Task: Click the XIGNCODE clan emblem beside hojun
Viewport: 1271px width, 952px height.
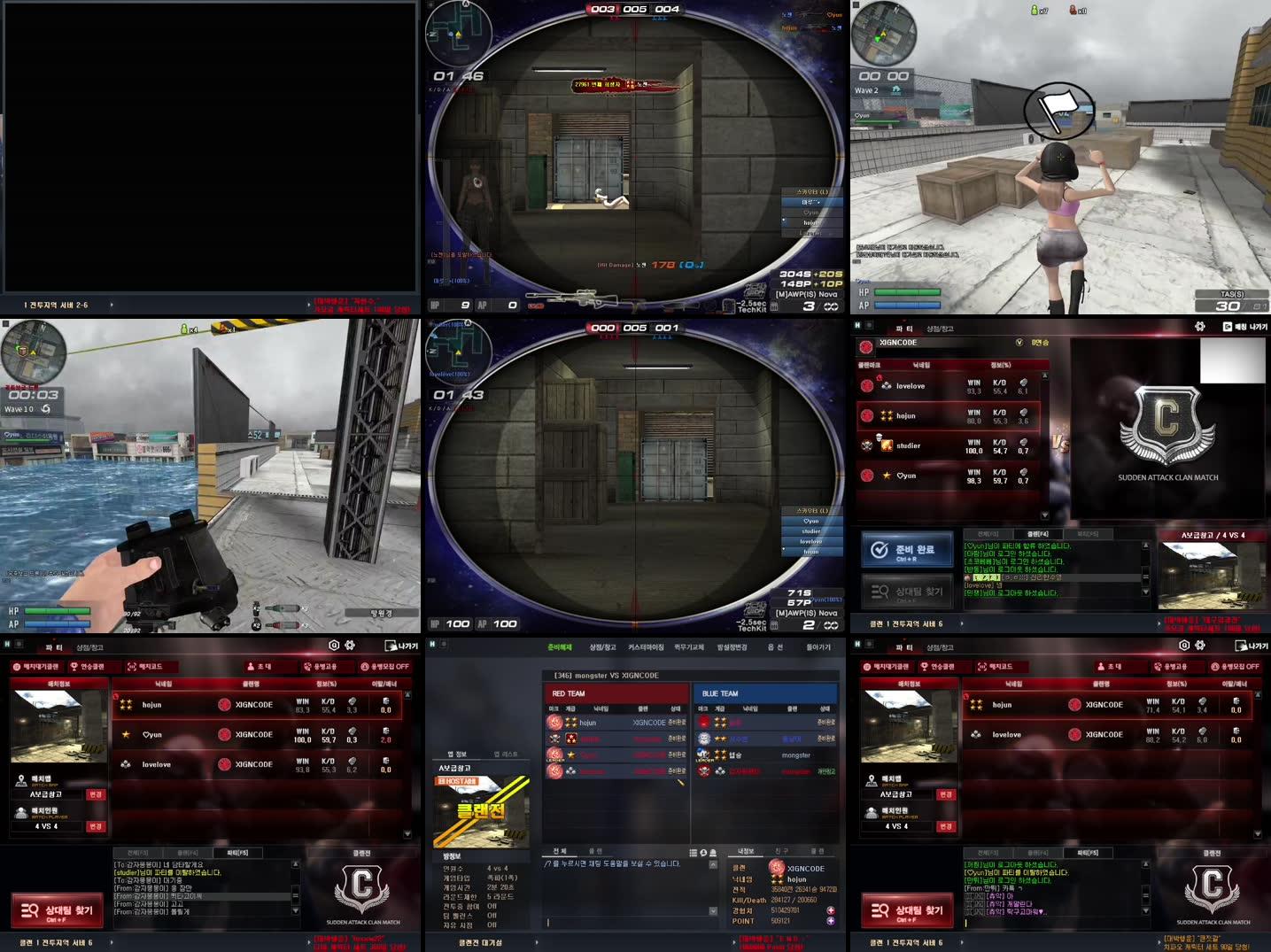Action: click(226, 705)
